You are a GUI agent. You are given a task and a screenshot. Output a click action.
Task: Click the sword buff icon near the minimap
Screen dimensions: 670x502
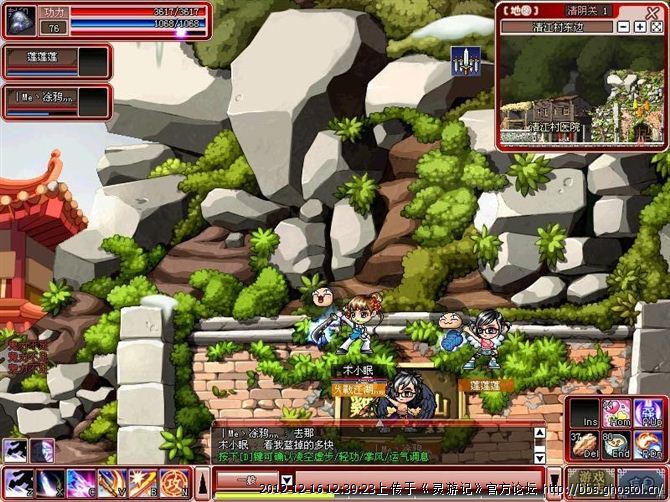point(464,62)
